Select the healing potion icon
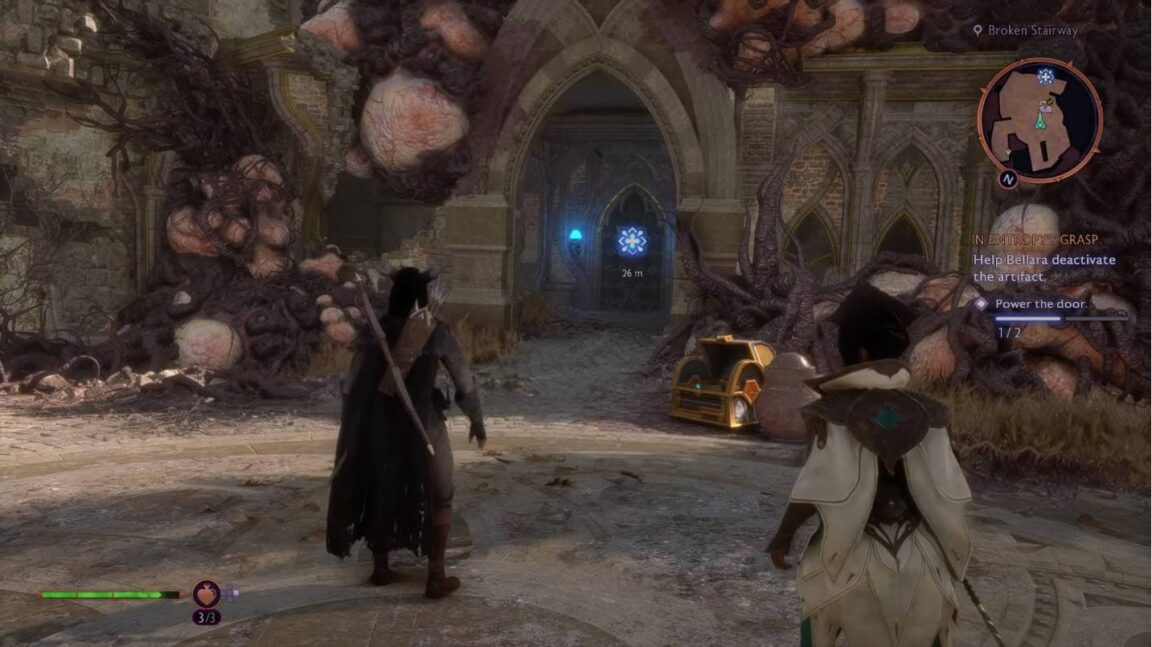 coord(207,593)
